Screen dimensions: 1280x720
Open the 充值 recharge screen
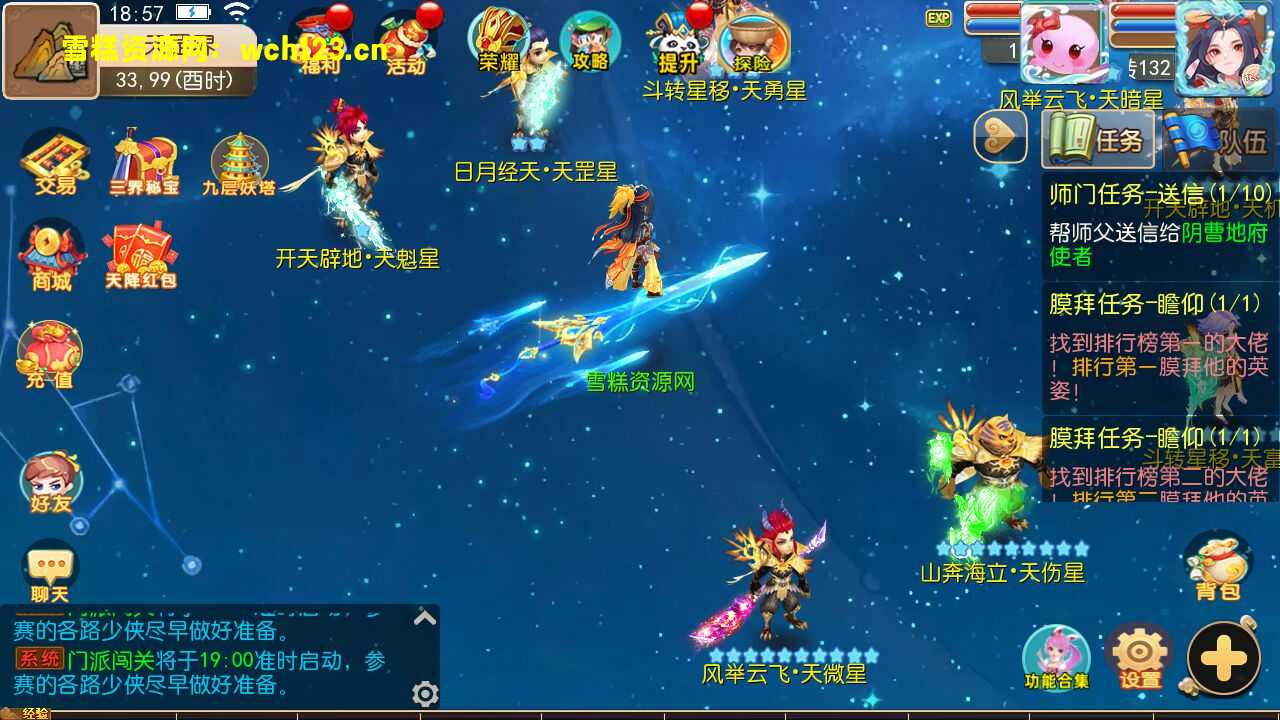50,350
